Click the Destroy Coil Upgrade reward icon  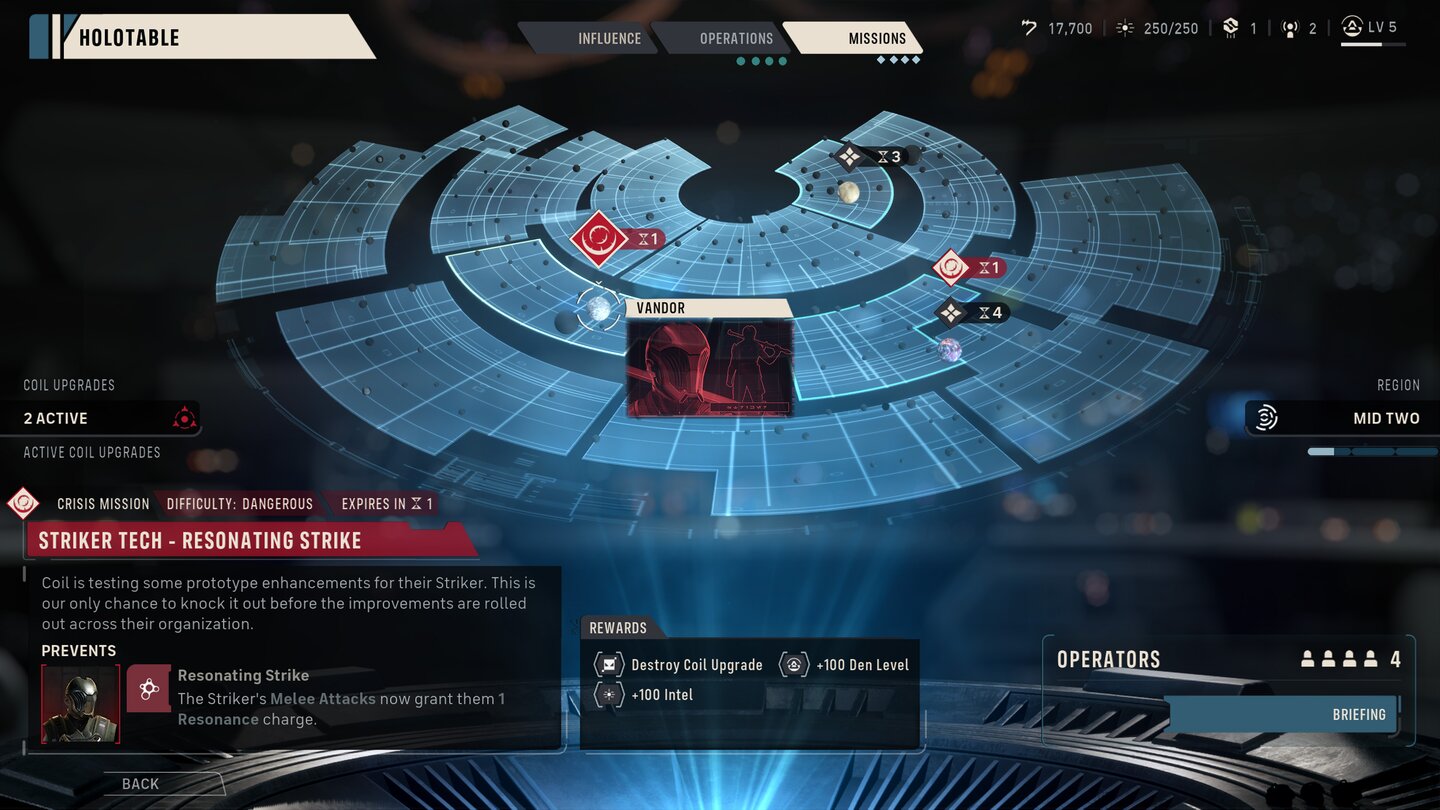click(x=608, y=664)
